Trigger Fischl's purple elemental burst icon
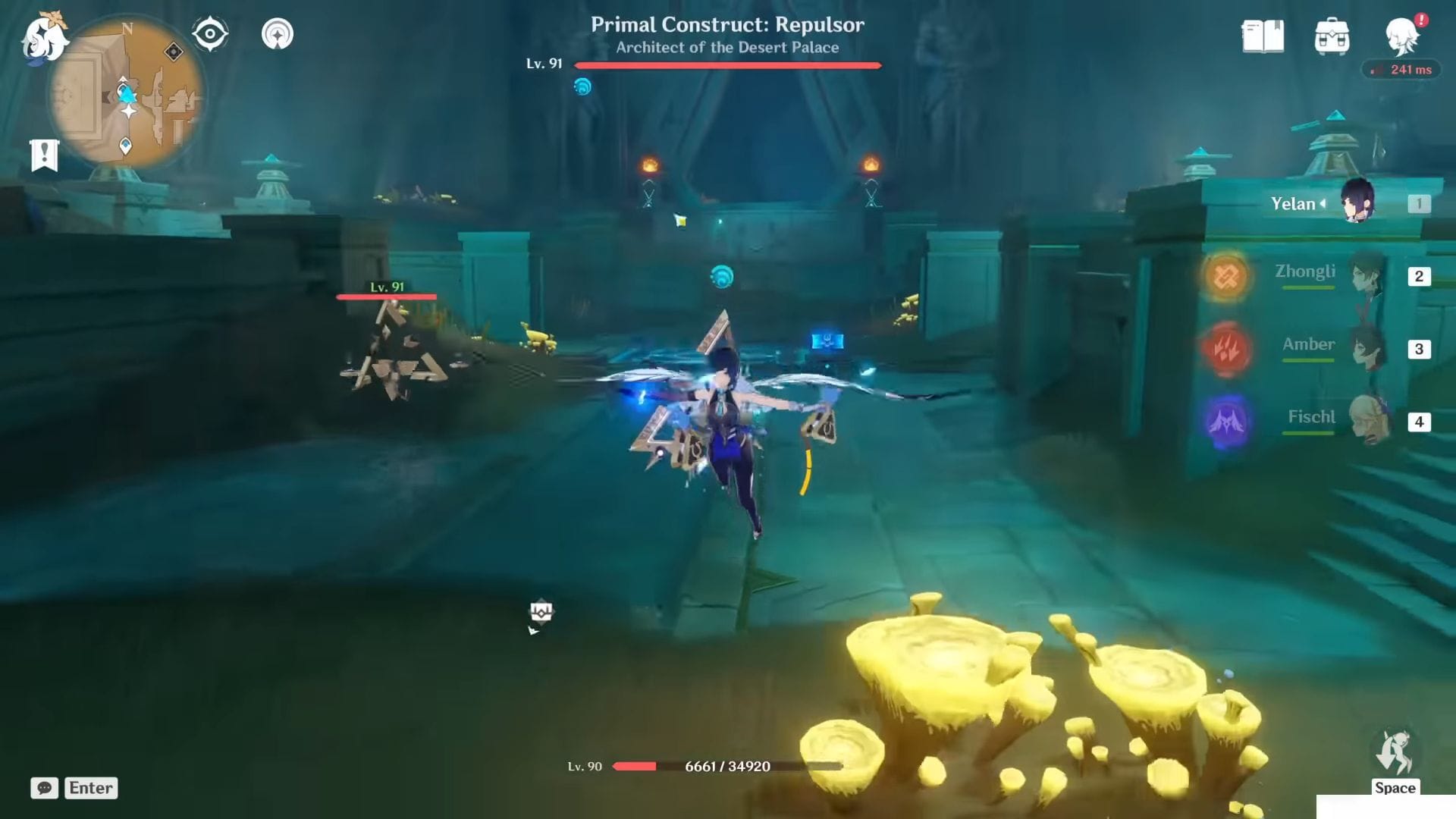The width and height of the screenshot is (1456, 819). tap(1226, 422)
